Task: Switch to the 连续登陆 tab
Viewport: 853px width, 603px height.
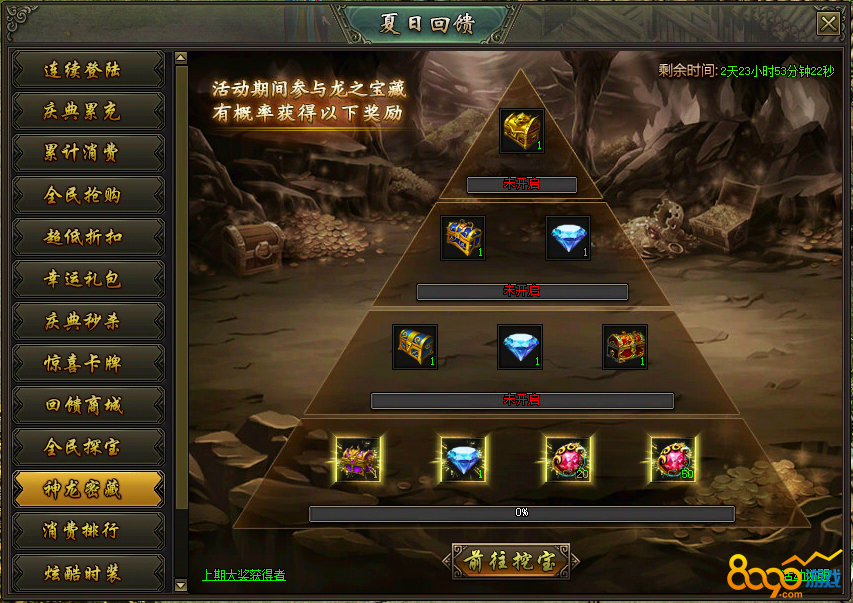Action: click(x=87, y=70)
